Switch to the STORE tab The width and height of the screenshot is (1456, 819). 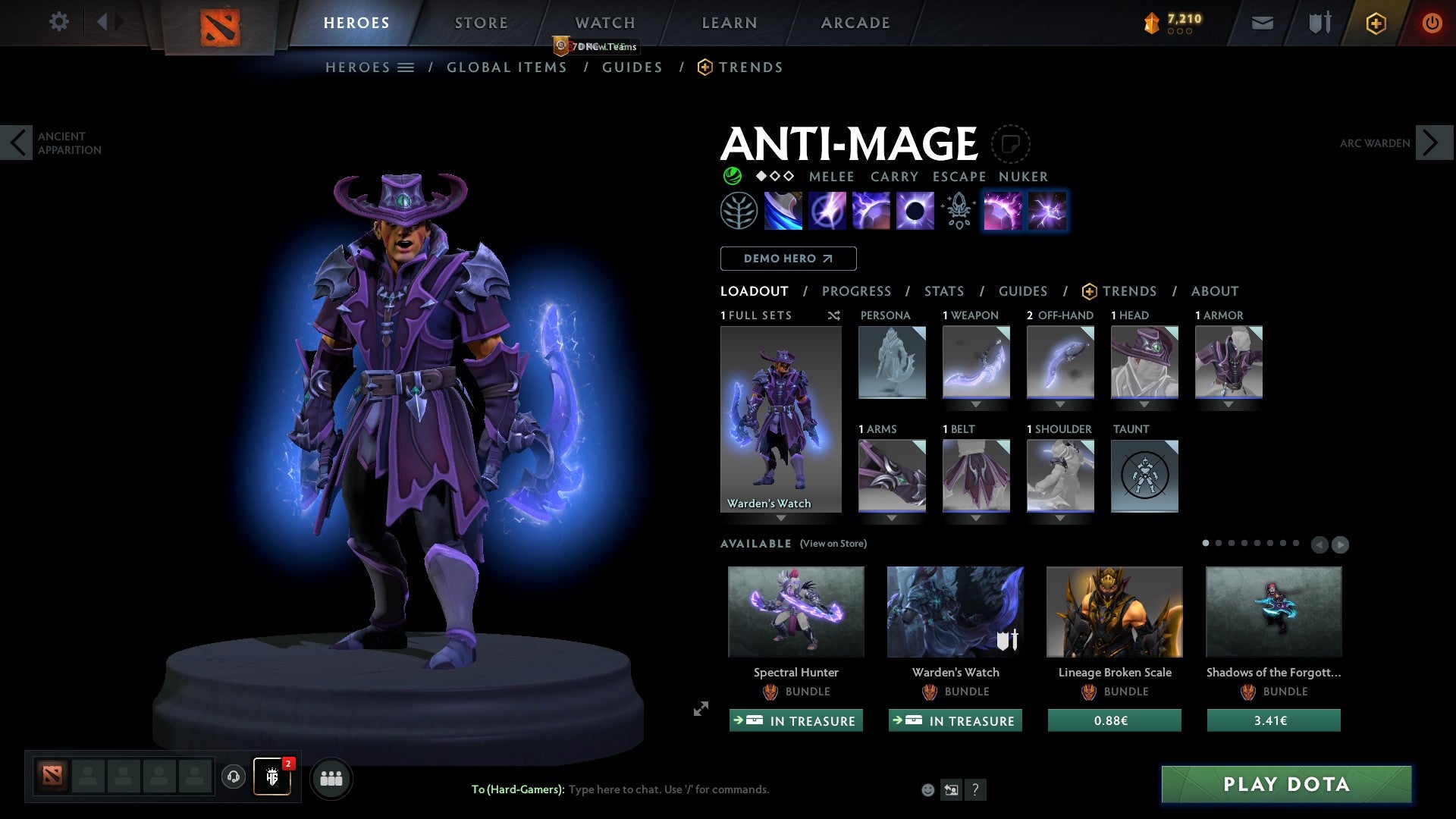pyautogui.click(x=481, y=22)
